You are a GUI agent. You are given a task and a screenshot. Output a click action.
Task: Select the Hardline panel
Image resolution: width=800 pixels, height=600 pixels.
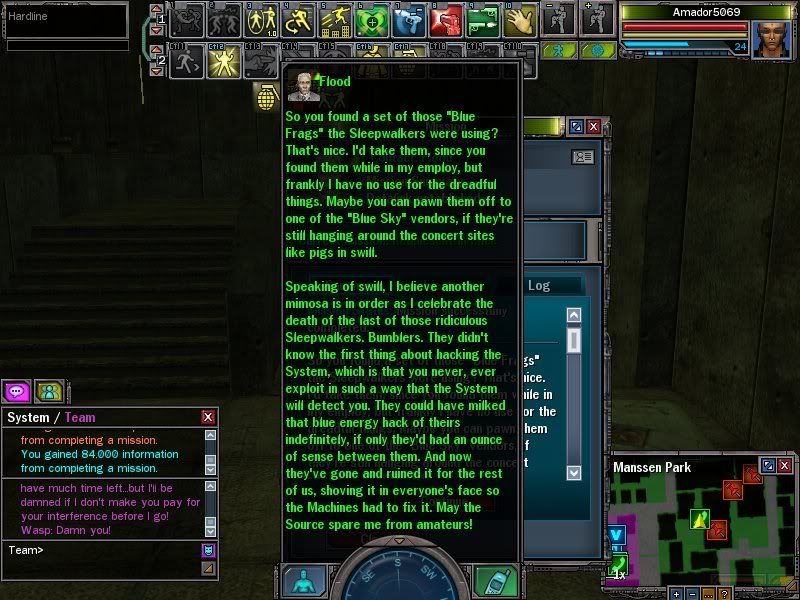pos(65,20)
